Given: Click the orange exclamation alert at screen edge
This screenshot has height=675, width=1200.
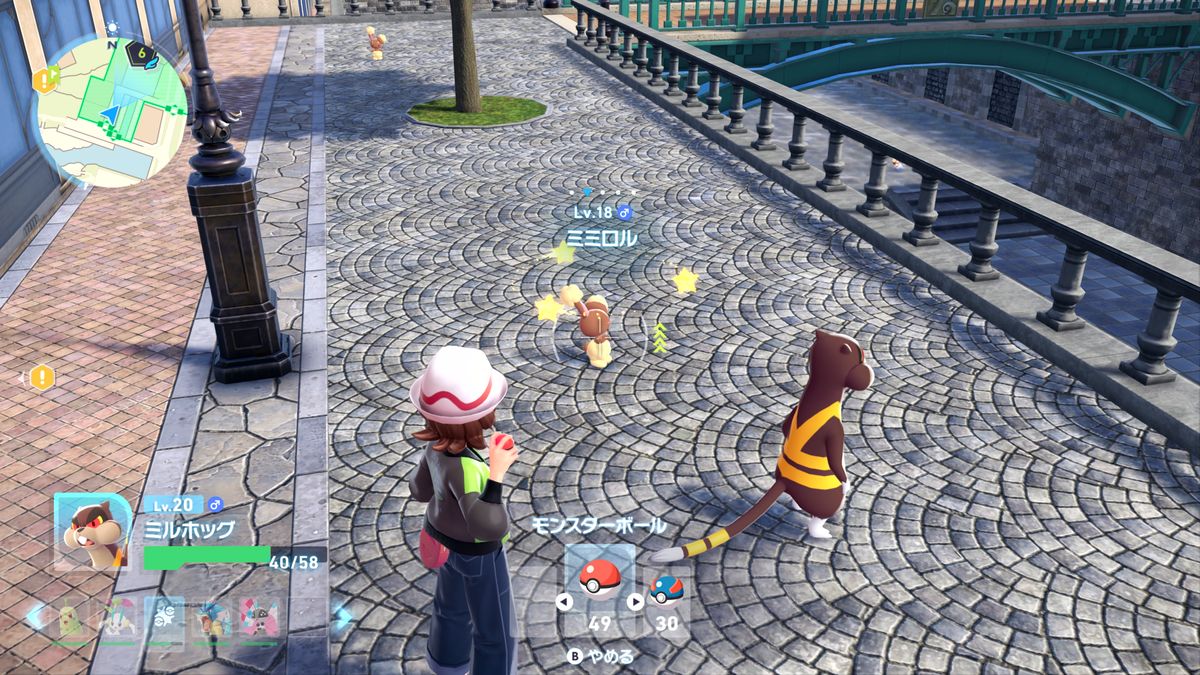Looking at the screenshot, I should 41,378.
